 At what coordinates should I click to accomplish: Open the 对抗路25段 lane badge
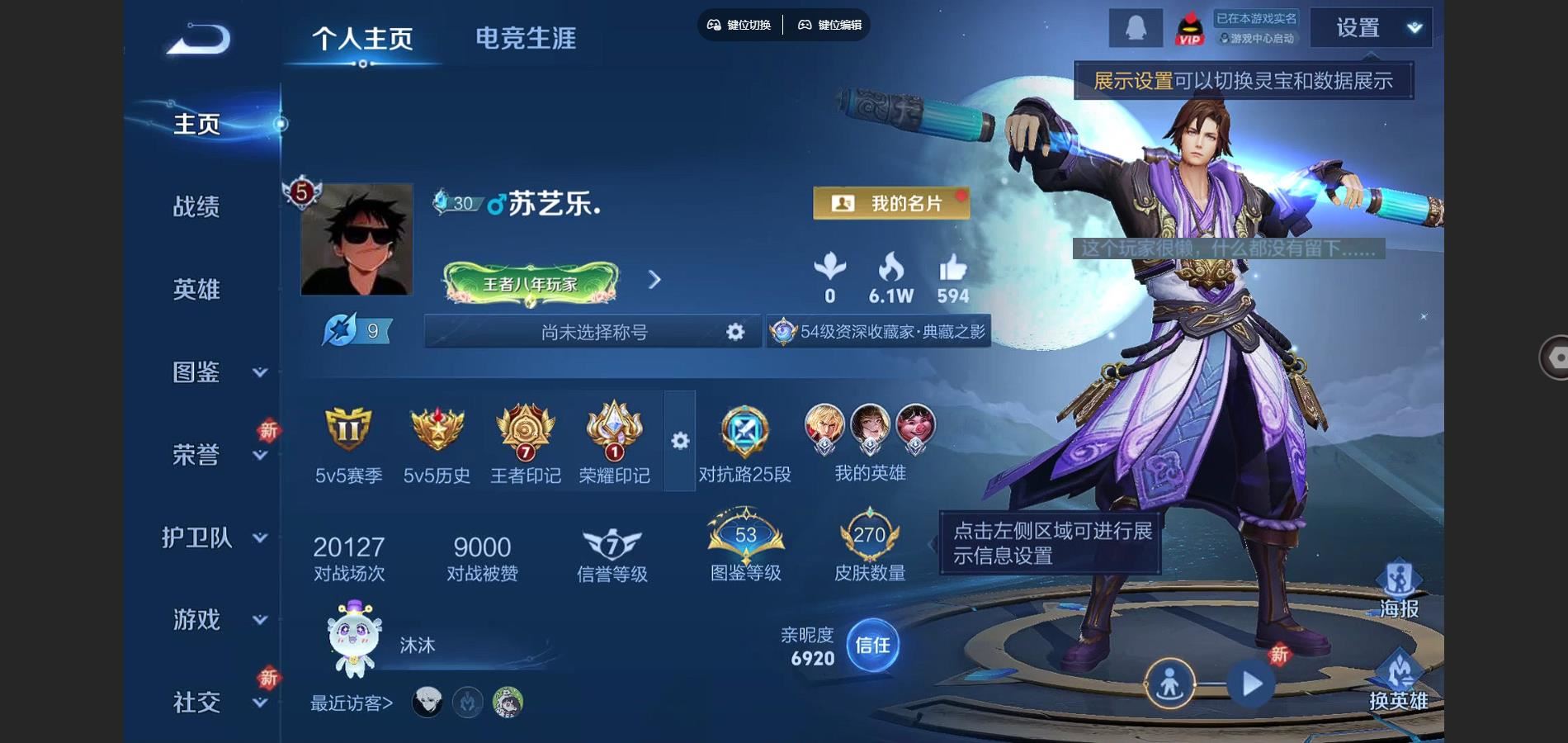click(744, 443)
